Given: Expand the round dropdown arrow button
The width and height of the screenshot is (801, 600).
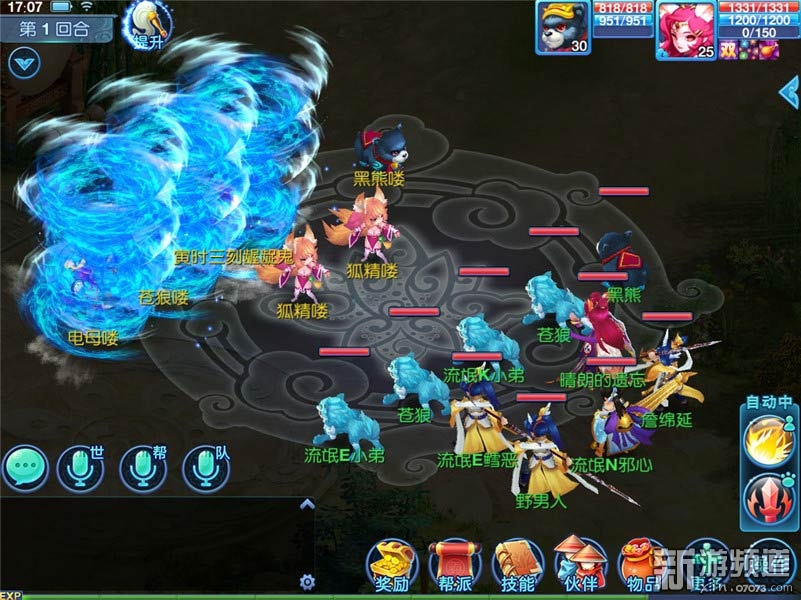Looking at the screenshot, I should [22, 62].
